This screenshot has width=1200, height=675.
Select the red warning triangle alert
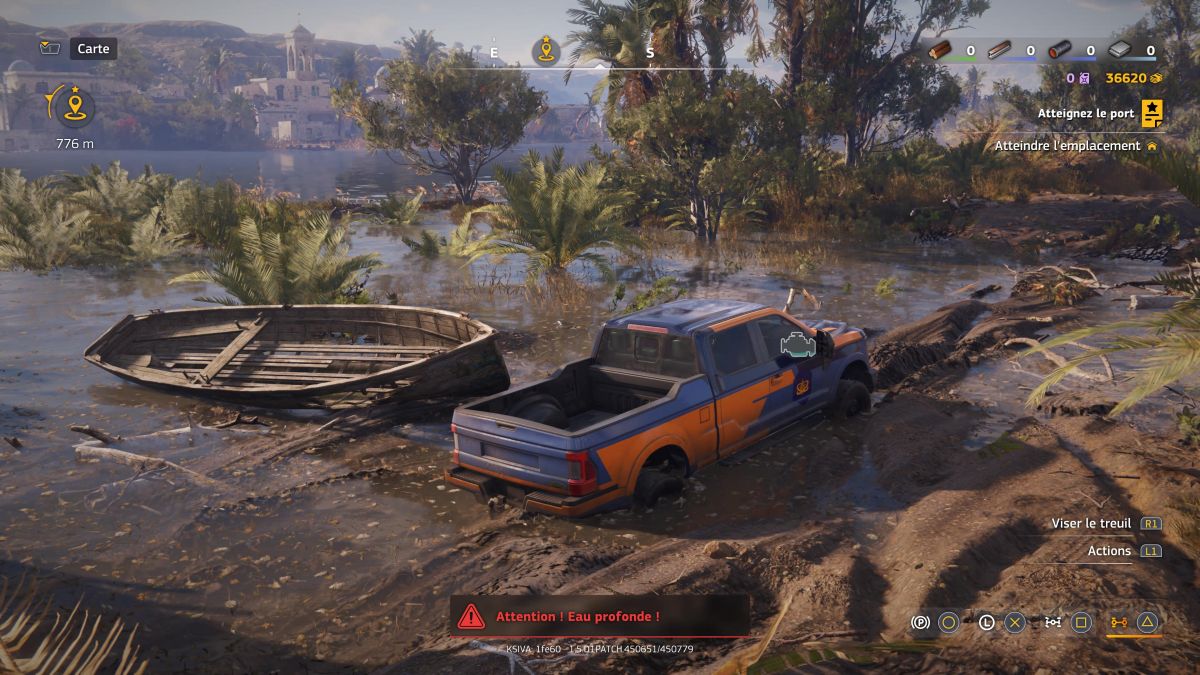pyautogui.click(x=471, y=616)
